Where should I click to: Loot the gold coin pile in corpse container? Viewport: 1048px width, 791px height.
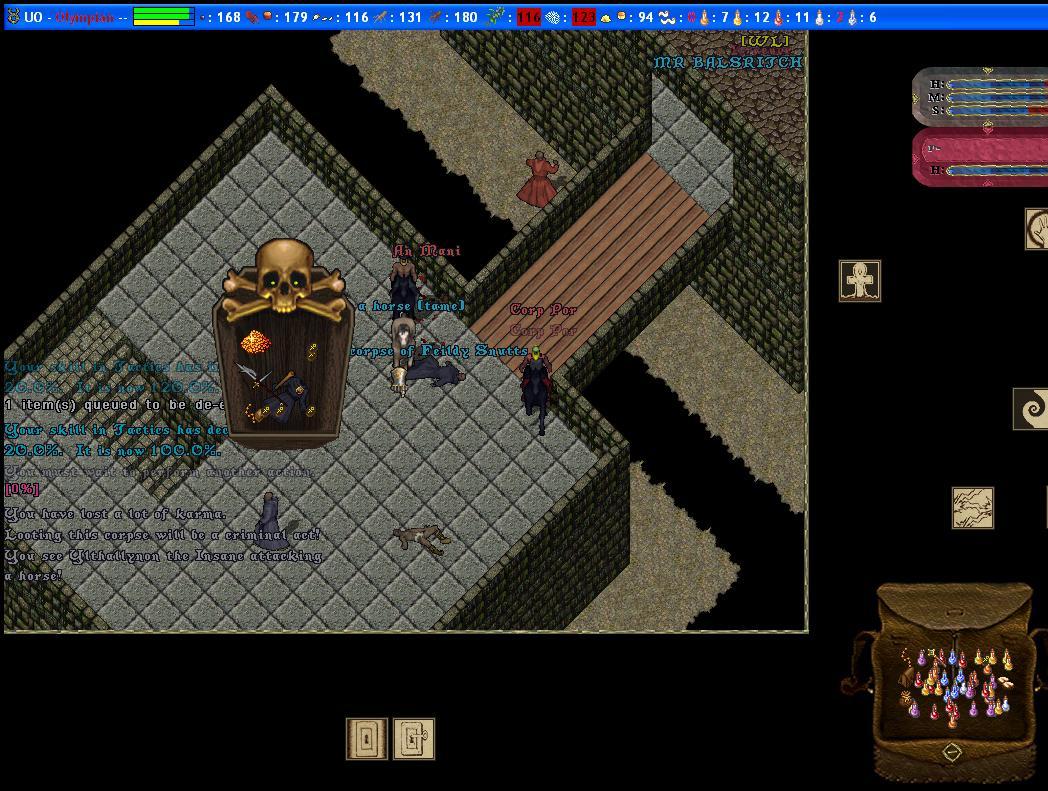(x=255, y=343)
